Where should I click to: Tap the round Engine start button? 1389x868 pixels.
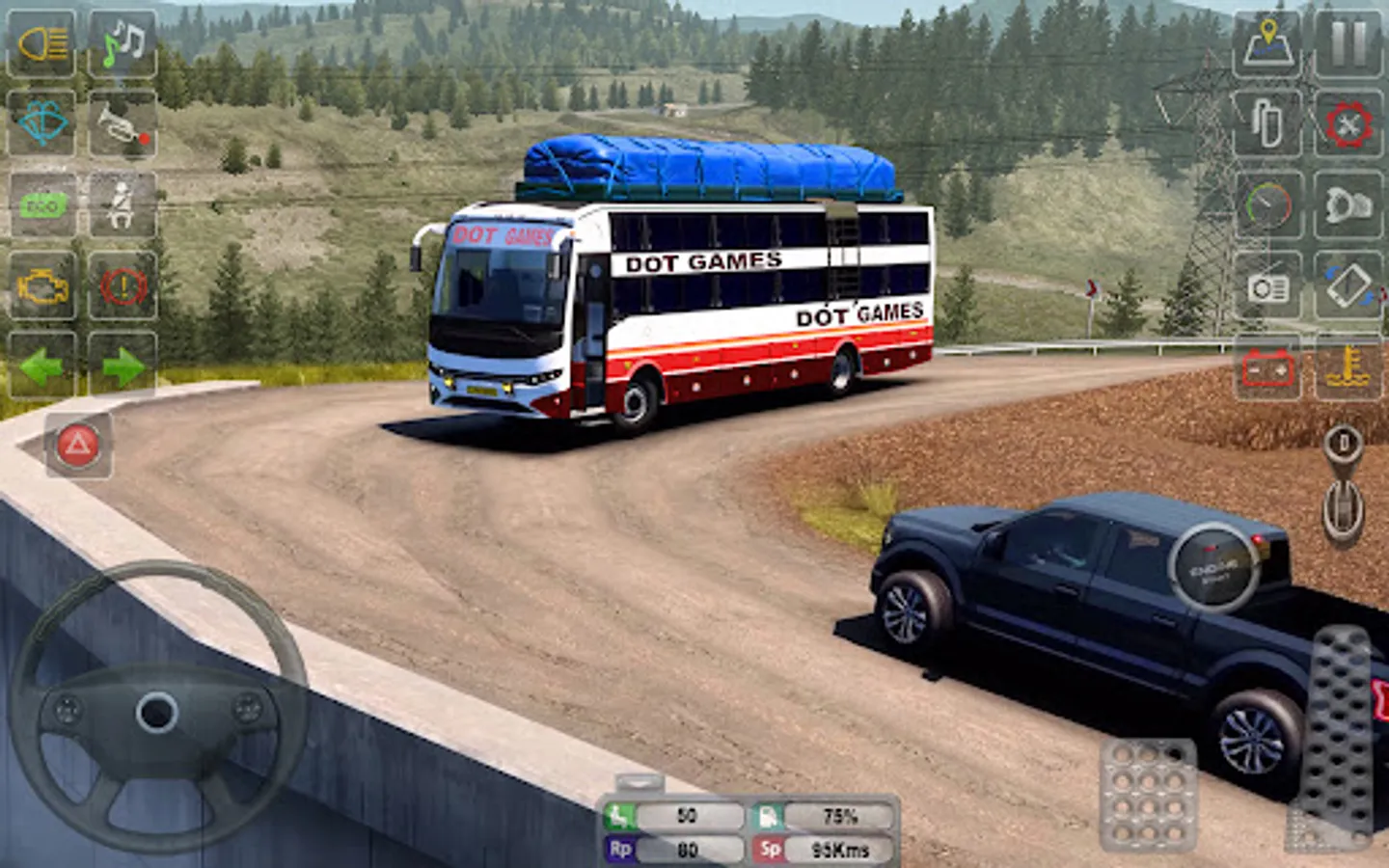[1213, 567]
